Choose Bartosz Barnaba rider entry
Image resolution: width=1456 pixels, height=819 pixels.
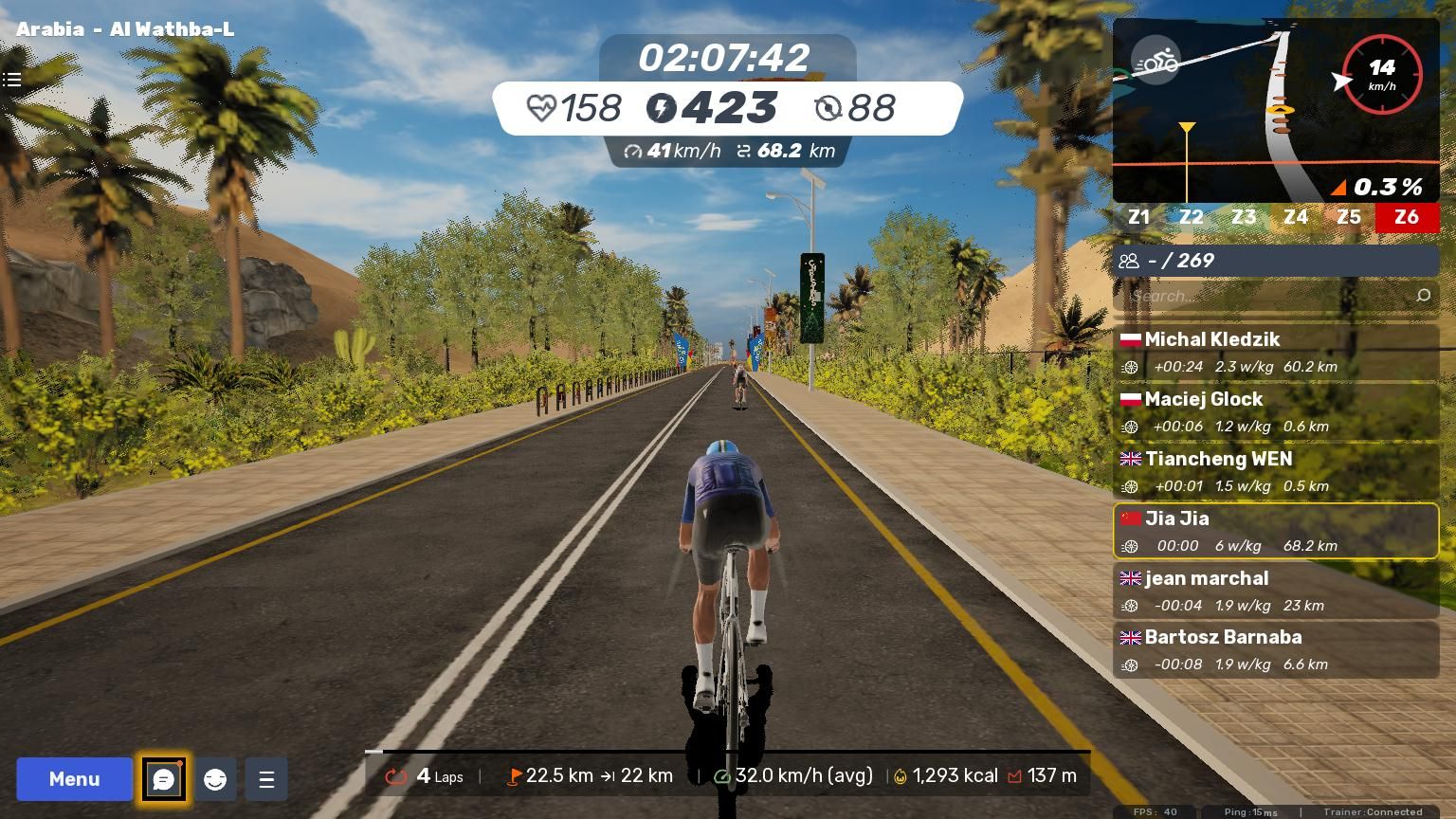point(1275,650)
